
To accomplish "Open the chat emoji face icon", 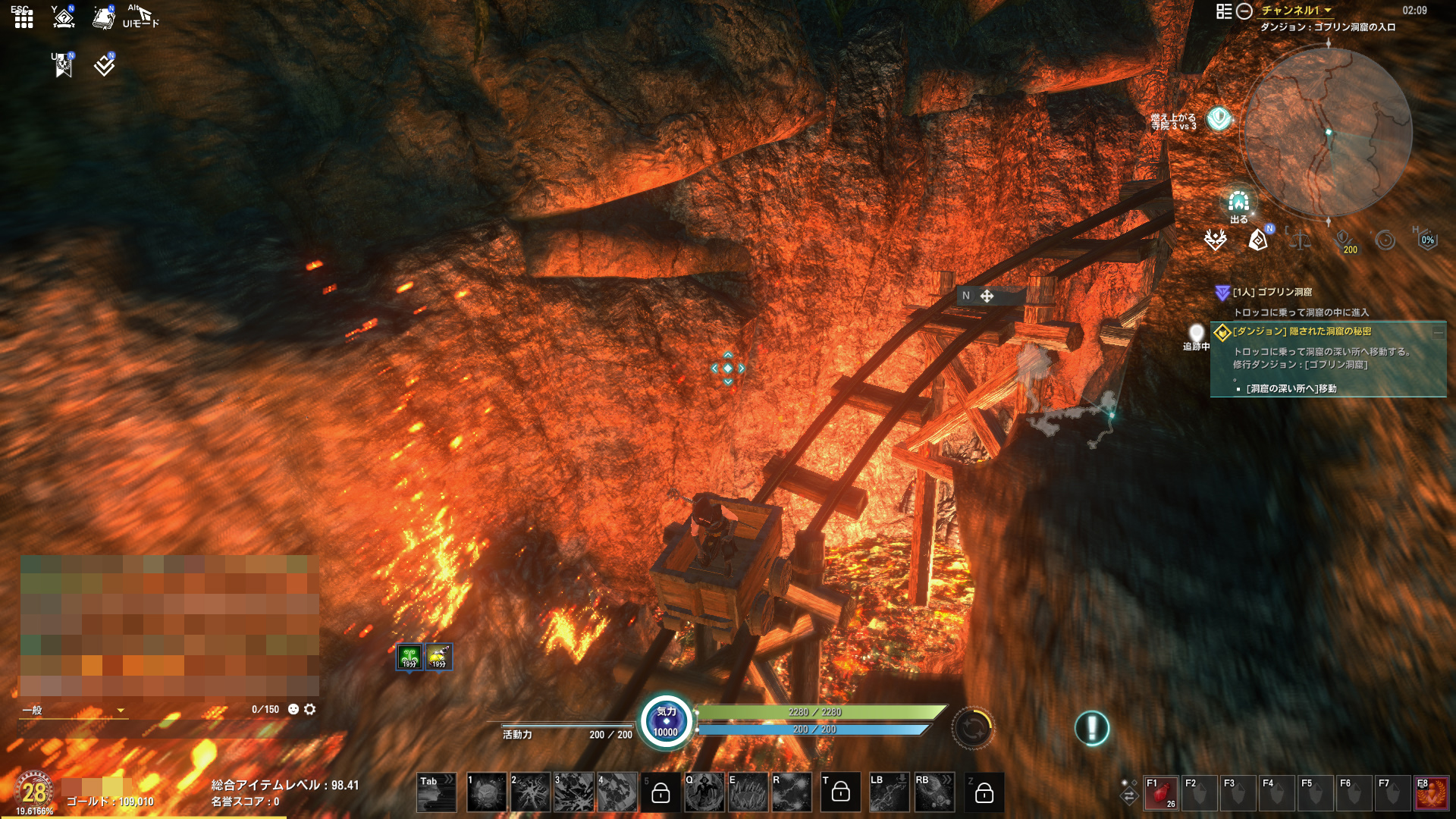I will point(293,709).
